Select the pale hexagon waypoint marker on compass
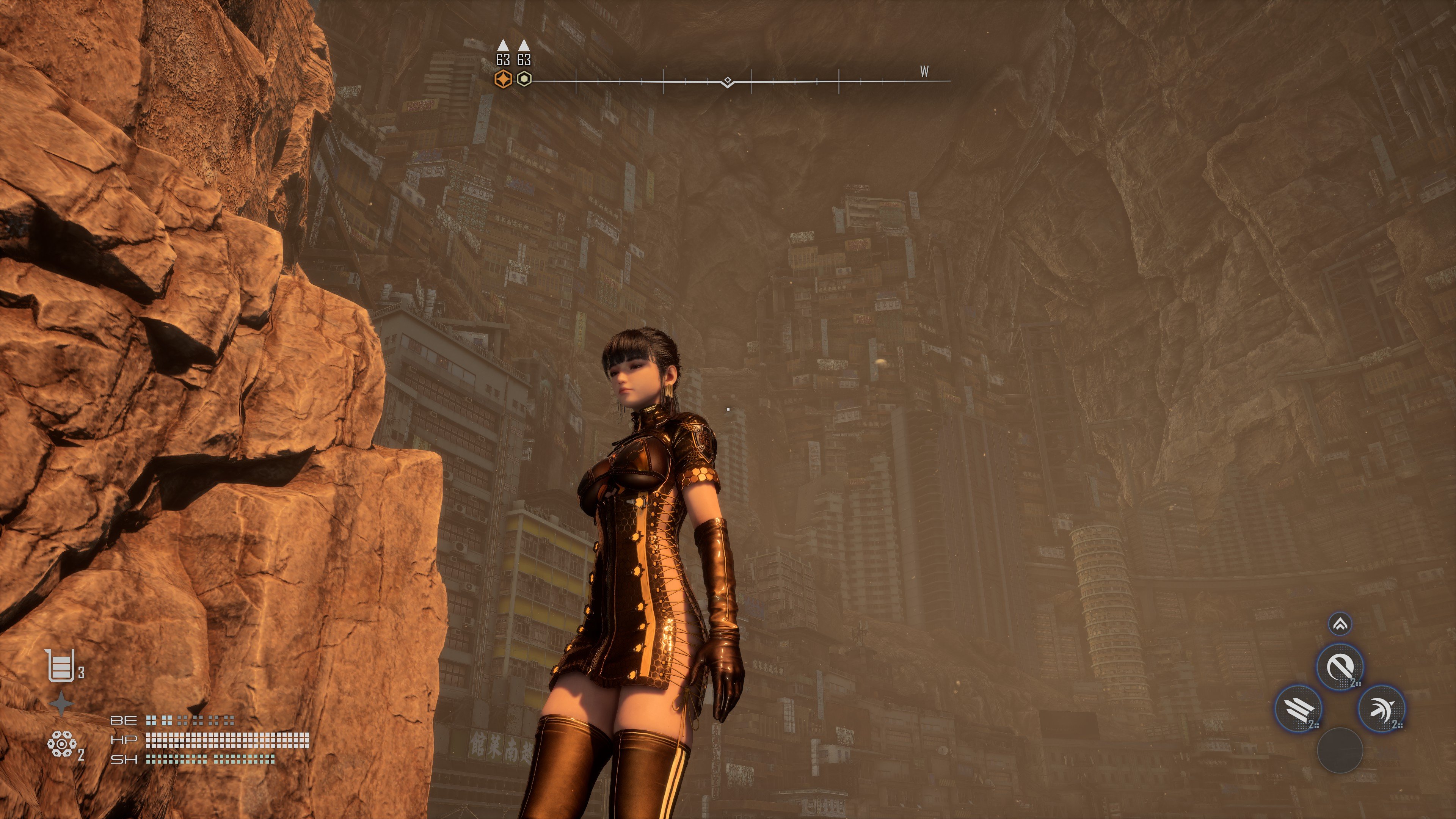This screenshot has width=1456, height=819. point(524,80)
